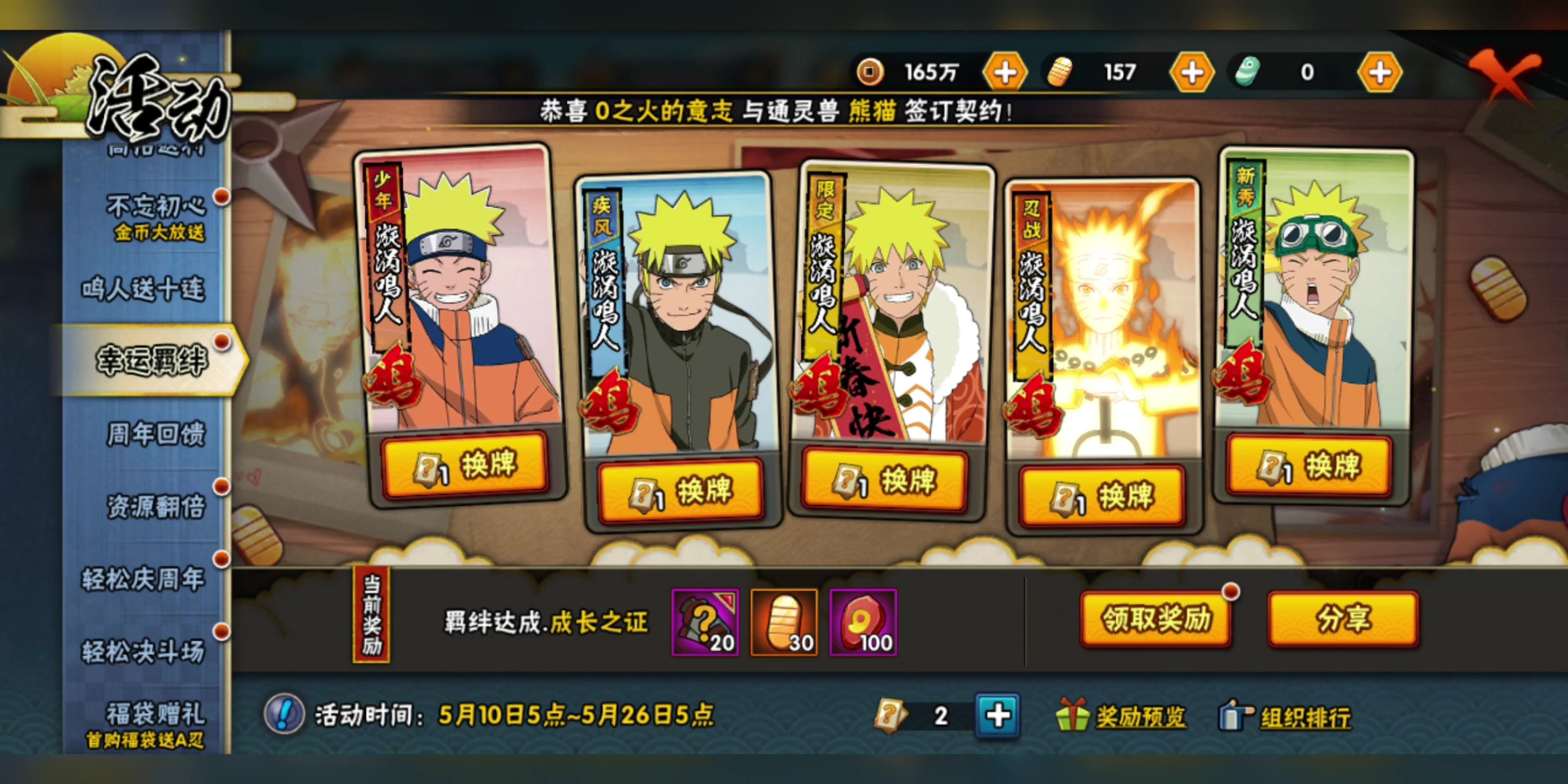View the 组织排行 organization ranking

pos(1286,717)
